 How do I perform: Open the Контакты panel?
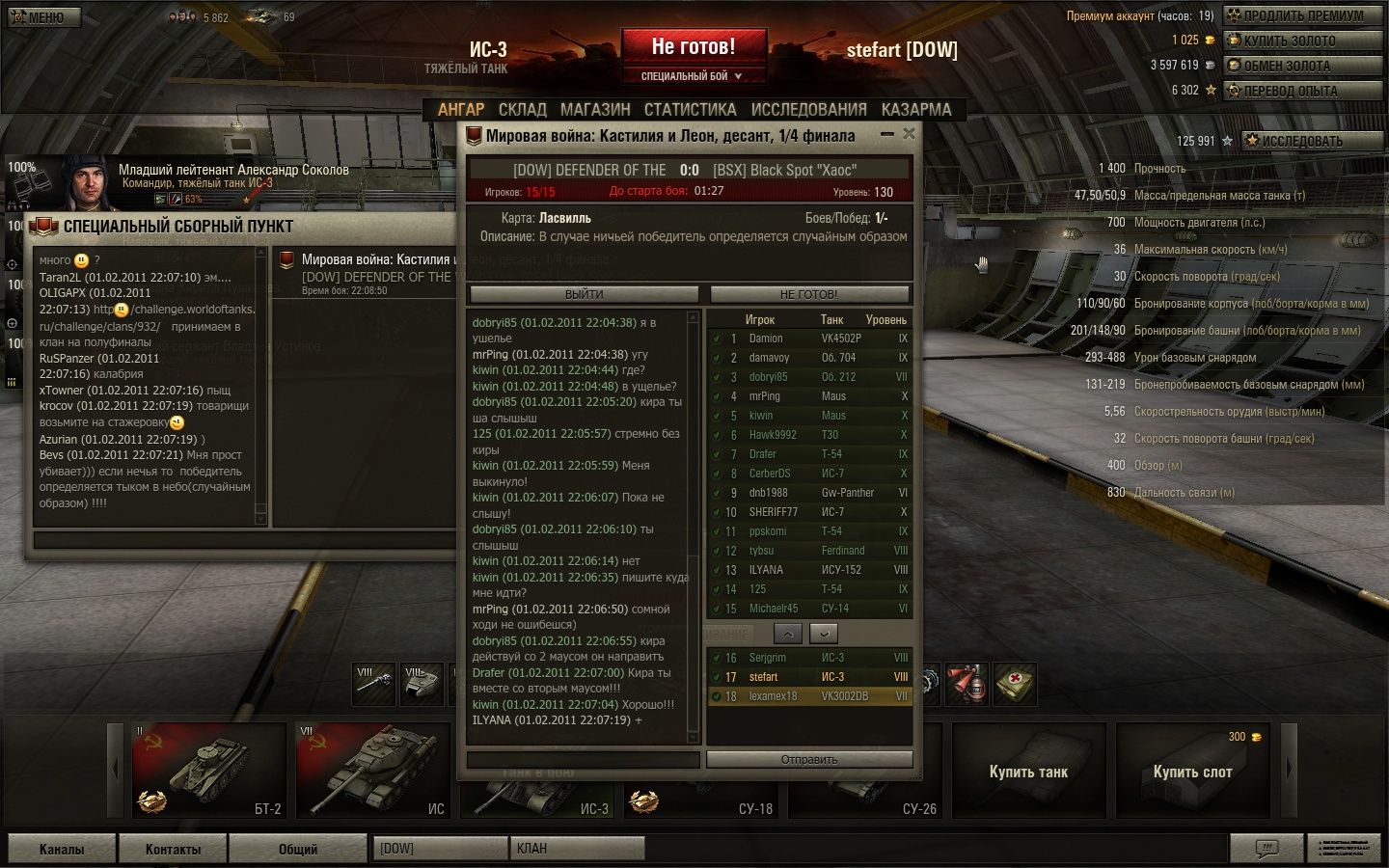173,849
